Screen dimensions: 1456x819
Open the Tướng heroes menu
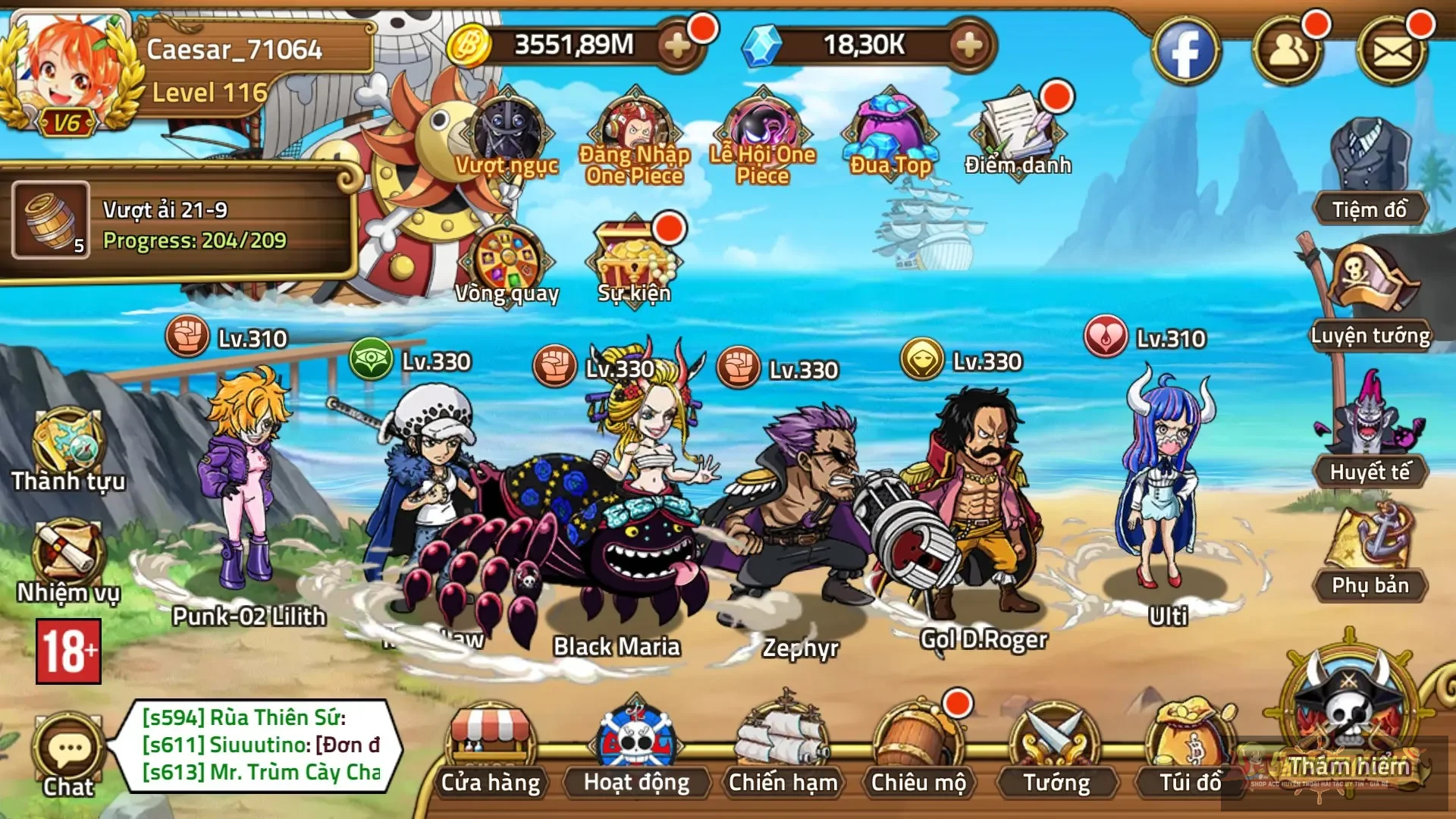pyautogui.click(x=1056, y=751)
